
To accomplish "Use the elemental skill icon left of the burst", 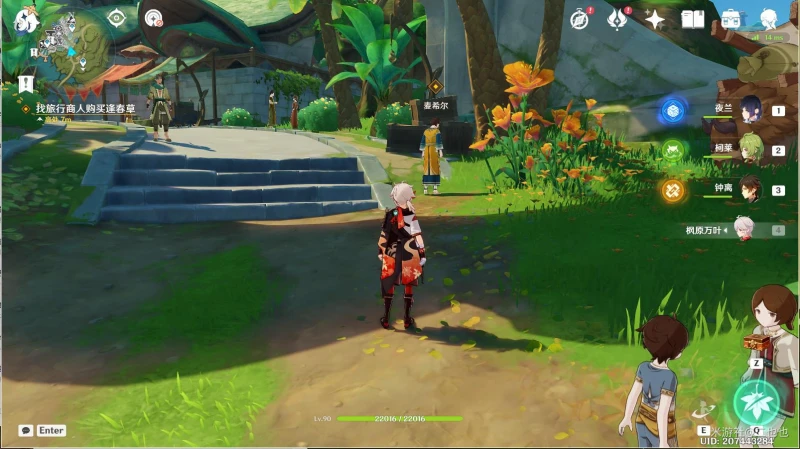I will (704, 411).
